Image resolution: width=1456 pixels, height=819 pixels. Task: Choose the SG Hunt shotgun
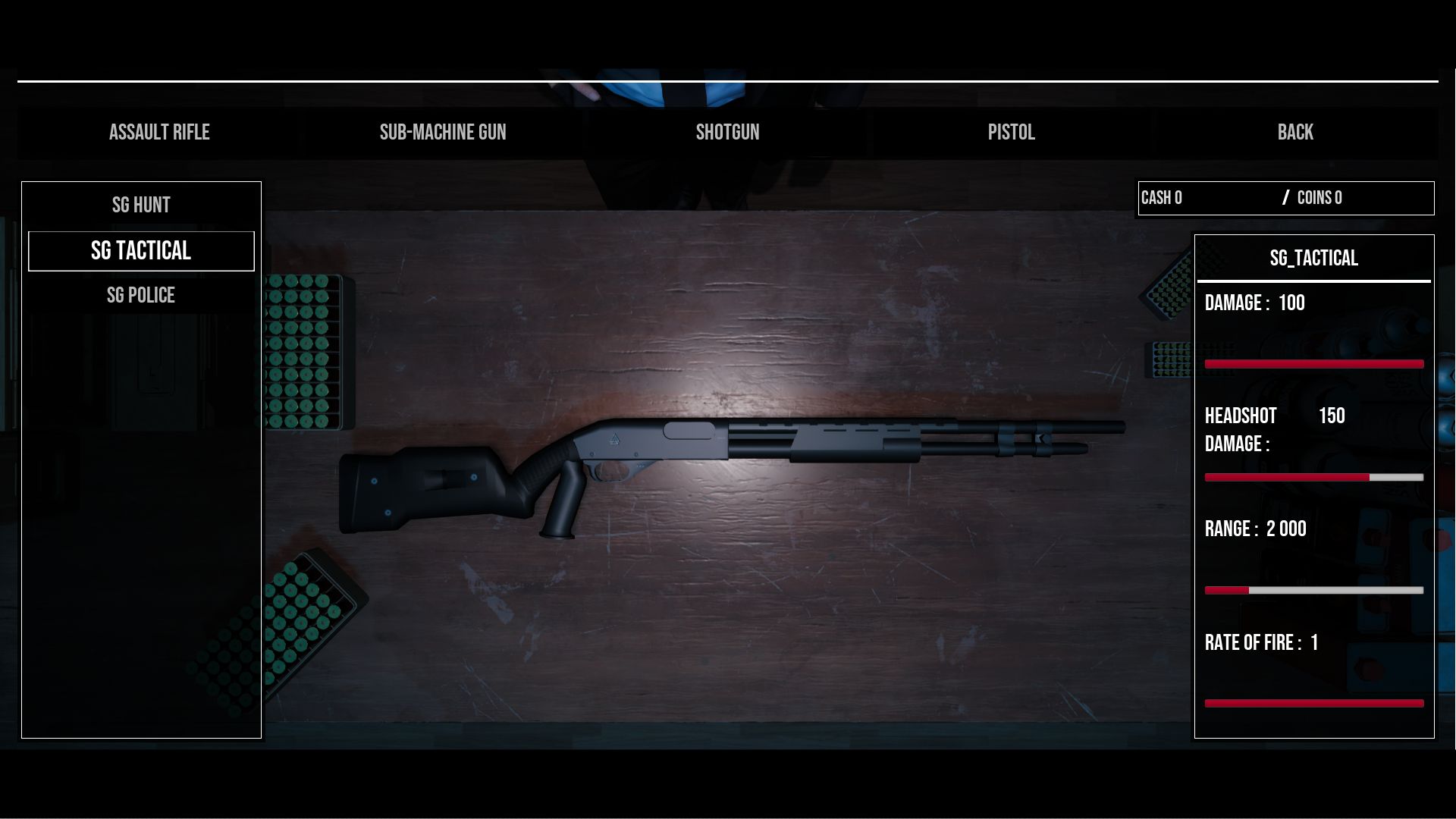(x=141, y=206)
